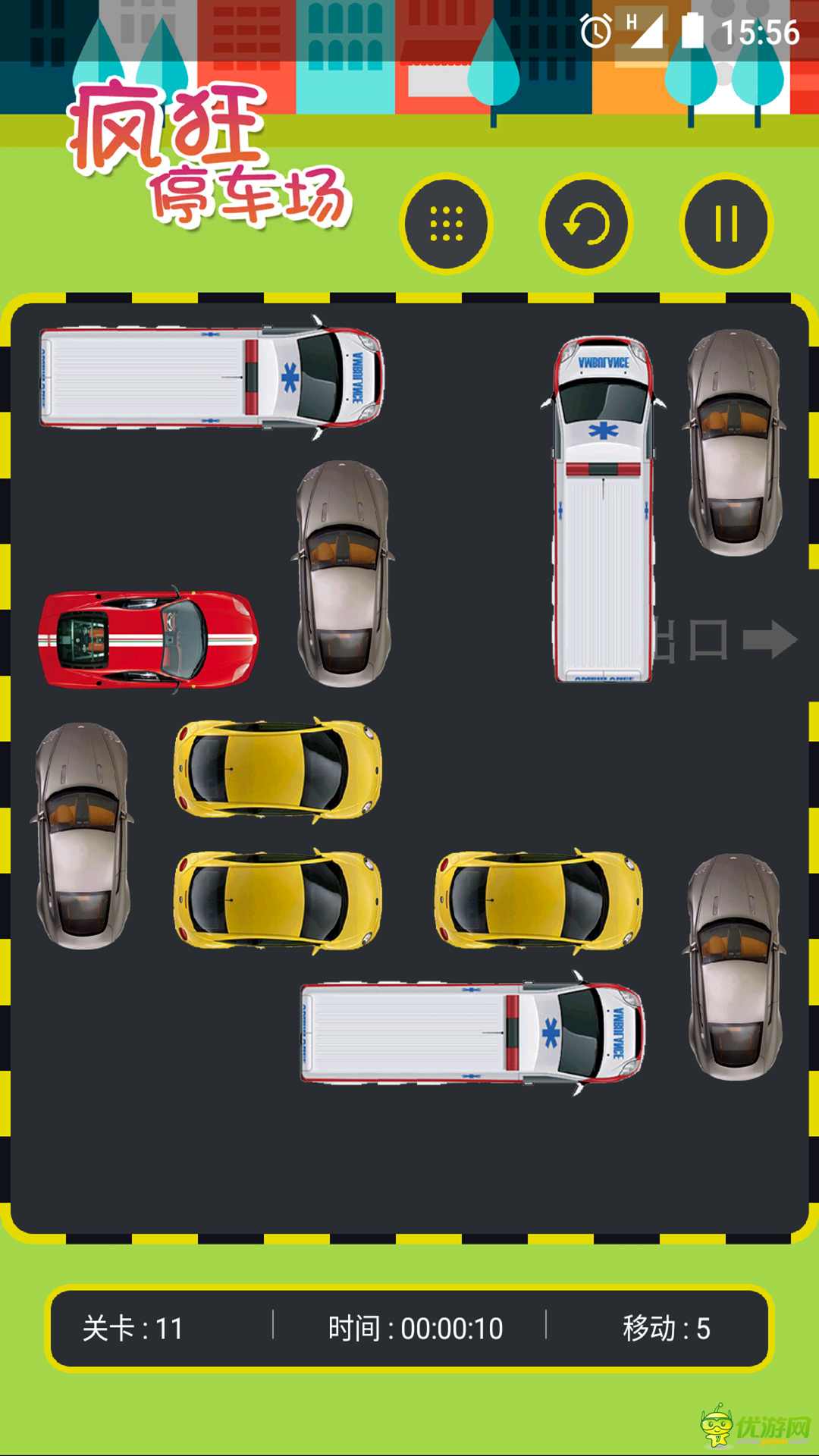Select the red sports car
The width and height of the screenshot is (819, 1456).
[x=149, y=639]
